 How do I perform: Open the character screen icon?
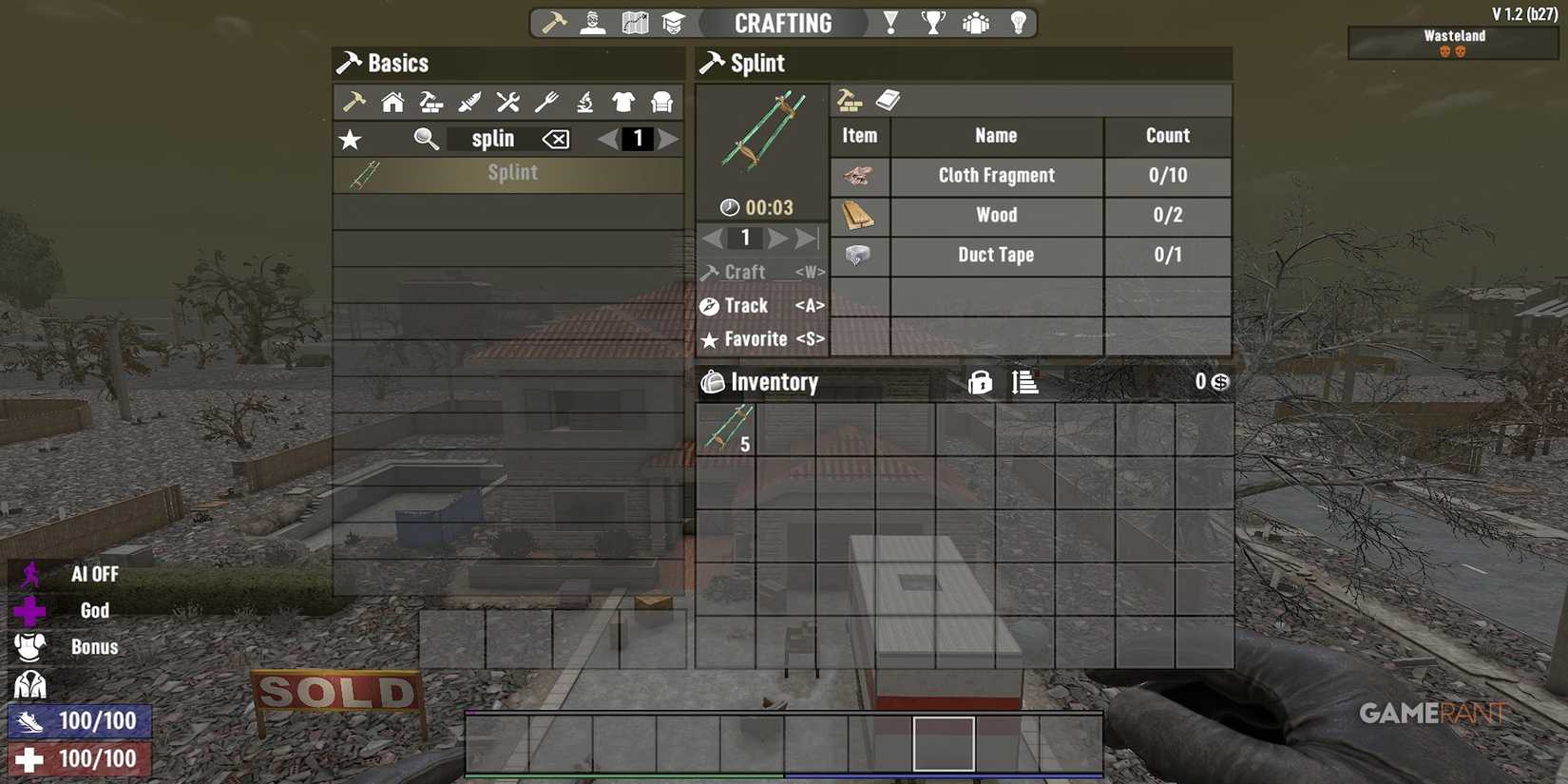[x=591, y=22]
